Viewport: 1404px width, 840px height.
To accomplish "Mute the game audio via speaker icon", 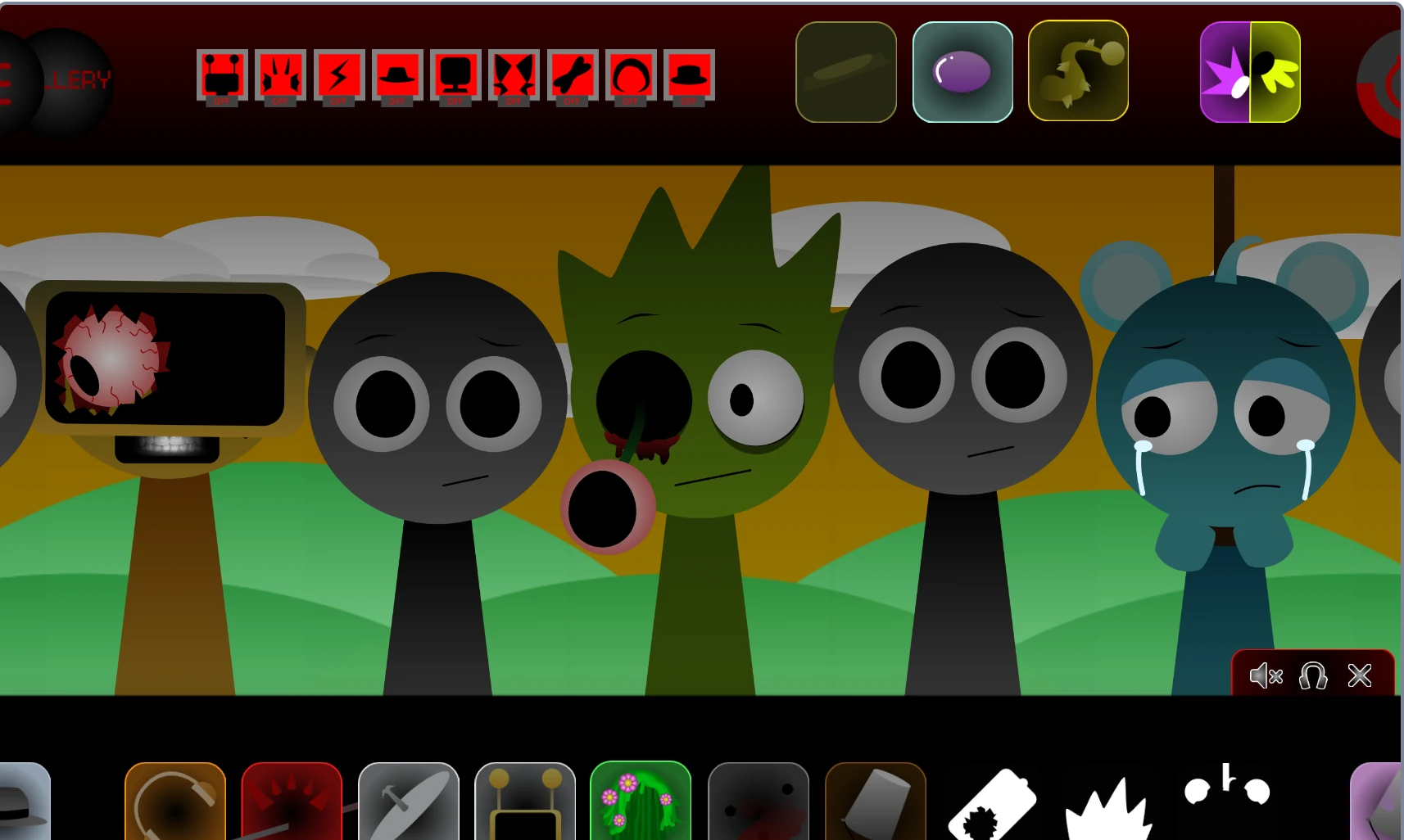I will pyautogui.click(x=1266, y=676).
